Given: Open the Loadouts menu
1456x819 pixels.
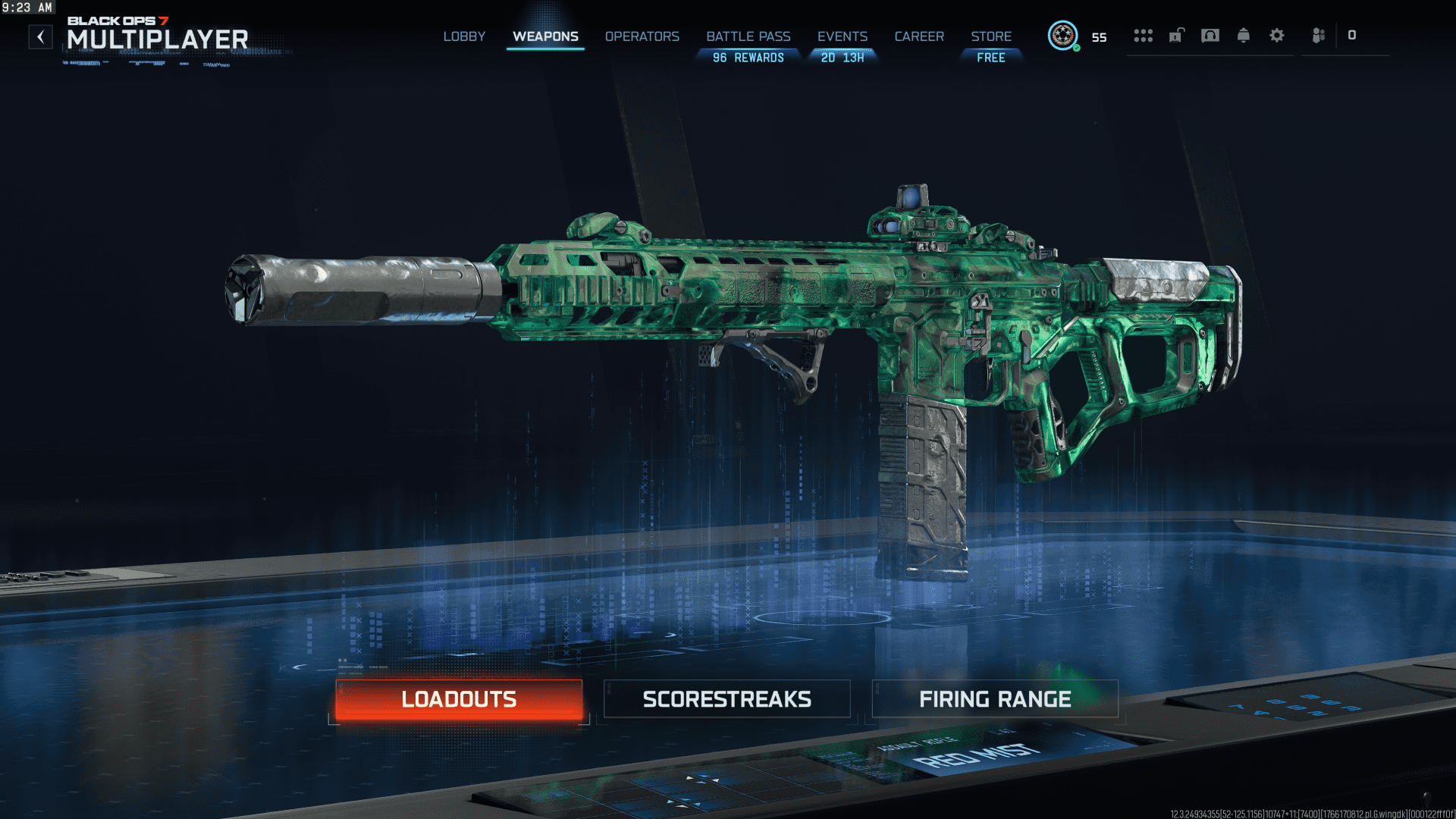Looking at the screenshot, I should (x=459, y=699).
